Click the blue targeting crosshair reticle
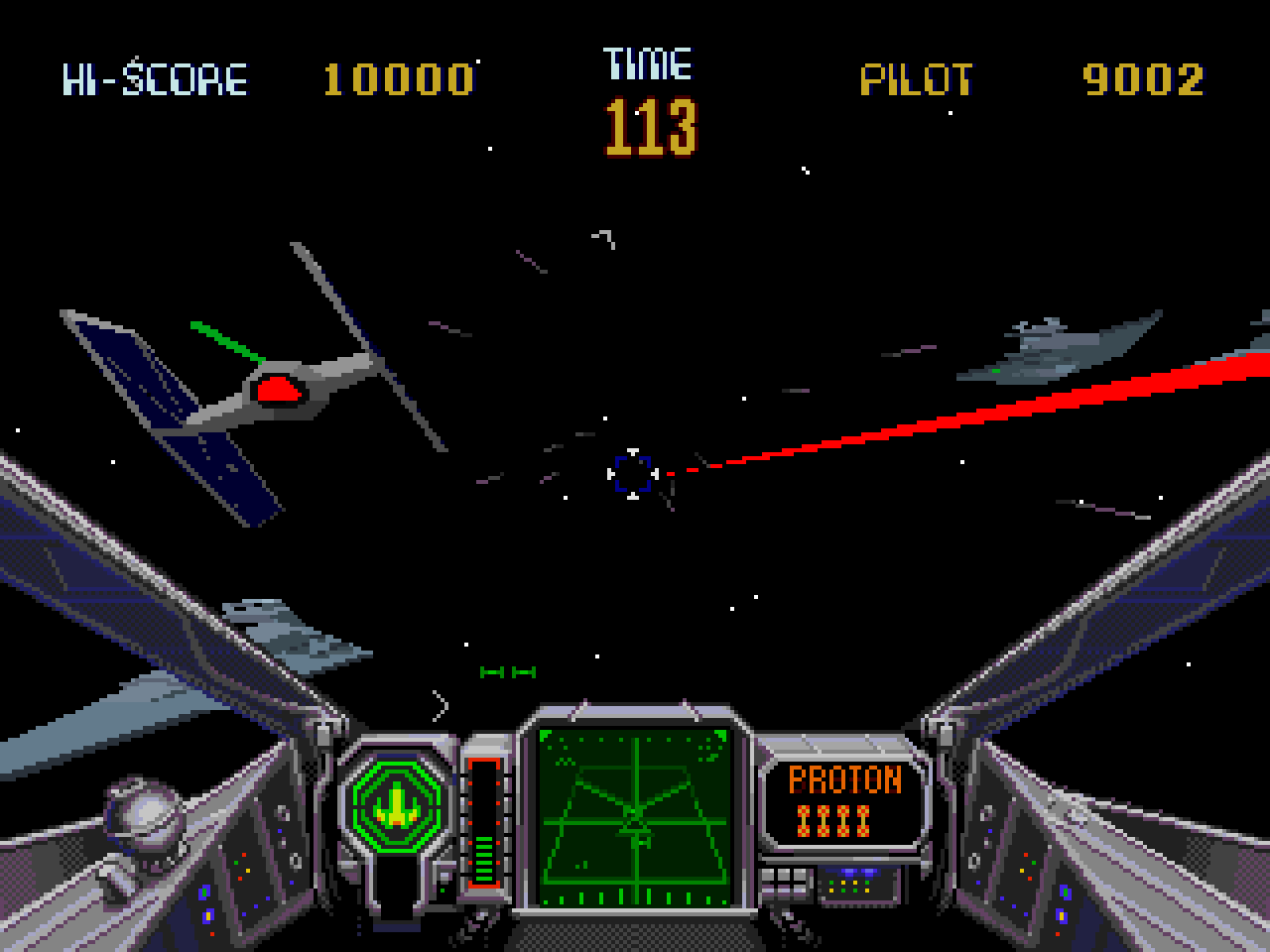Image resolution: width=1270 pixels, height=952 pixels. coord(632,473)
